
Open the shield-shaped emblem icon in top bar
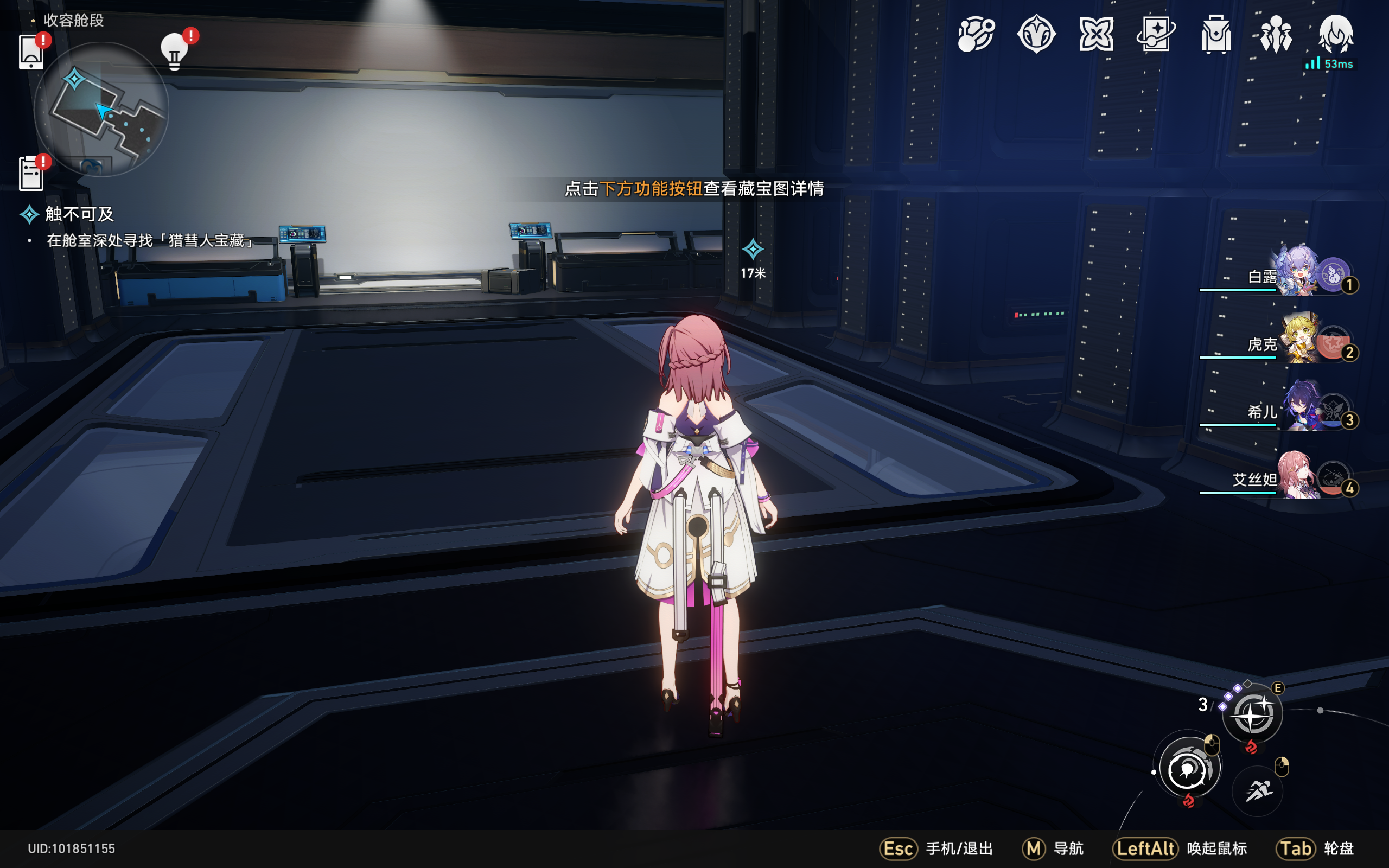pos(1036,34)
